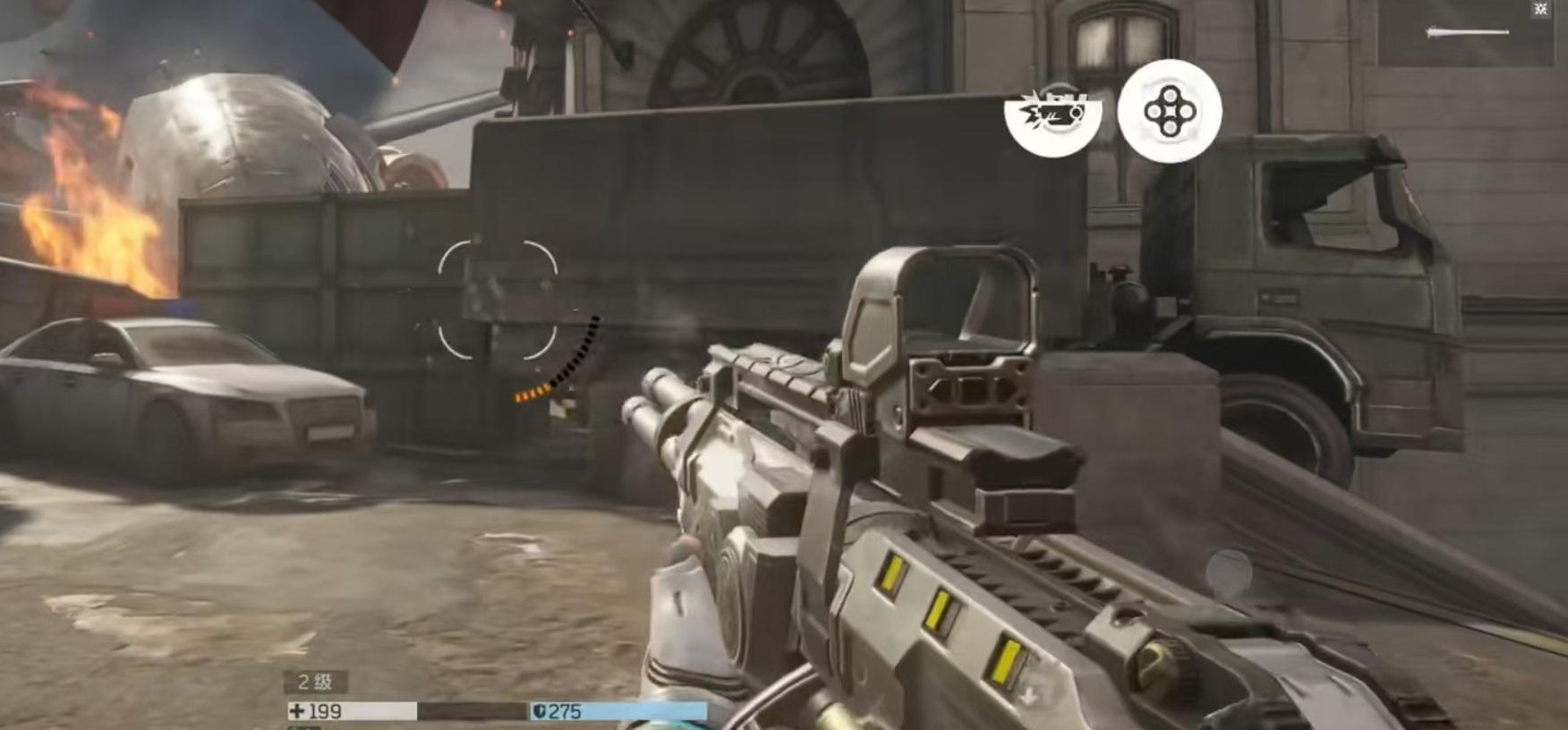Tap the four-circle cross ability button
The width and height of the screenshot is (1568, 730).
(x=1169, y=111)
